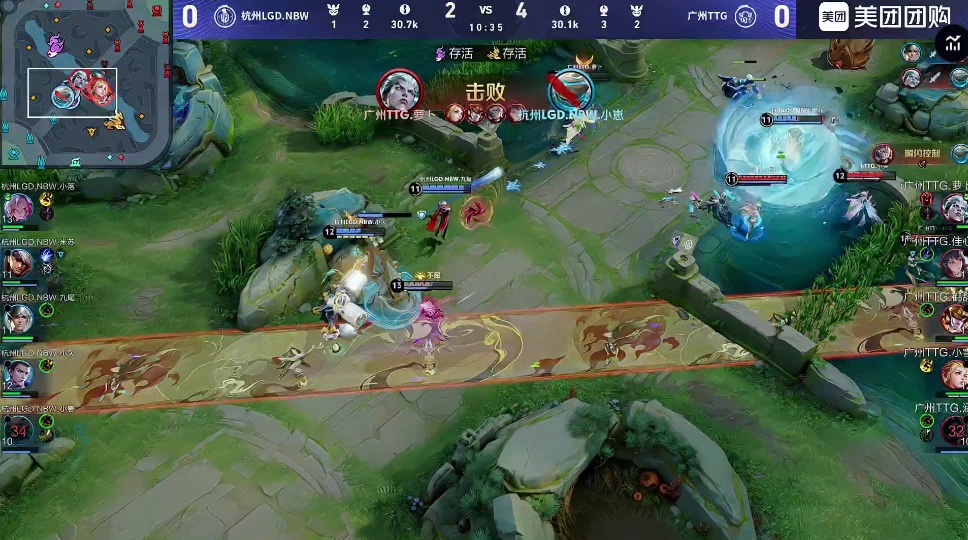The height and width of the screenshot is (540, 968).
Task: Click the minimap in the corner
Action: (x=85, y=83)
